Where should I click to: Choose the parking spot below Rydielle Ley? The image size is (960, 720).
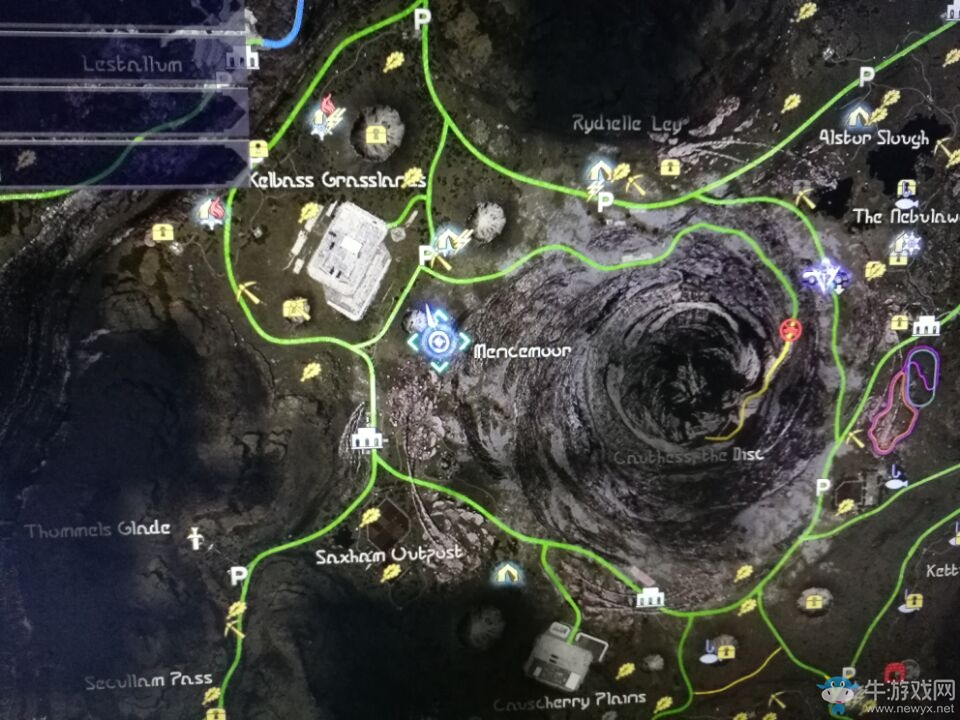[604, 202]
